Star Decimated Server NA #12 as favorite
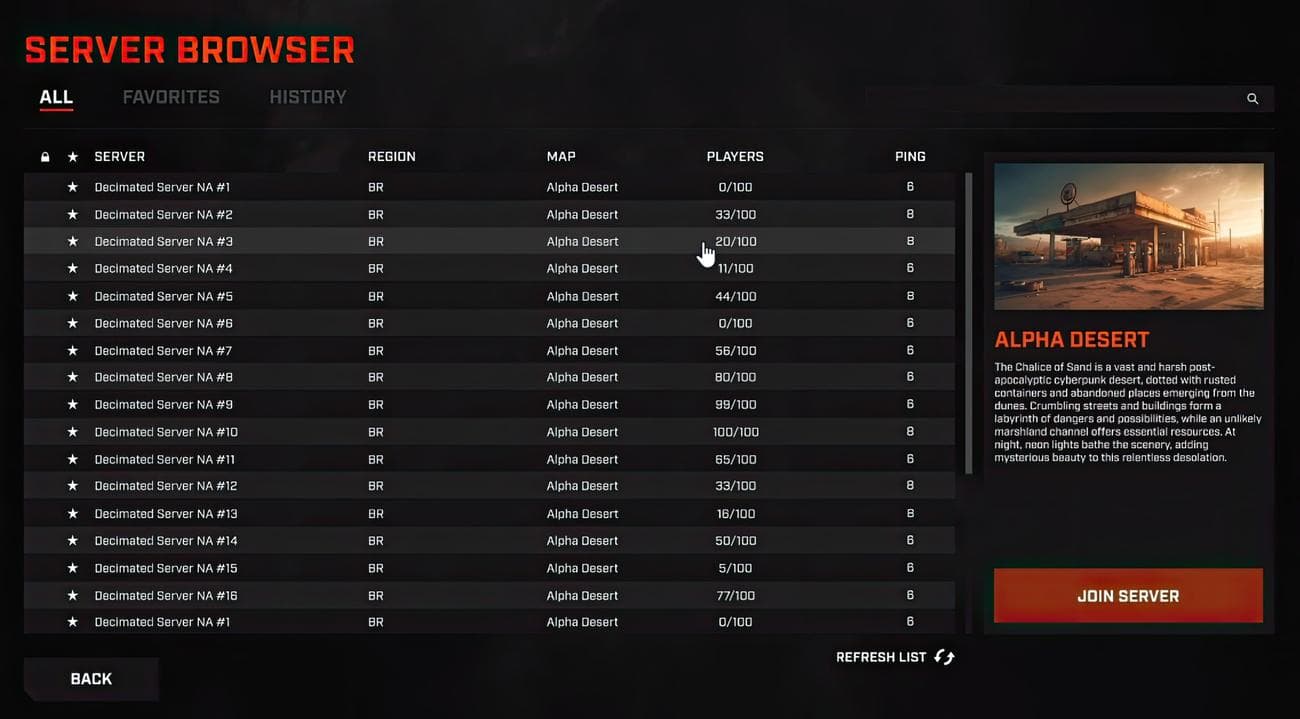Viewport: 1300px width, 719px height. [72, 486]
